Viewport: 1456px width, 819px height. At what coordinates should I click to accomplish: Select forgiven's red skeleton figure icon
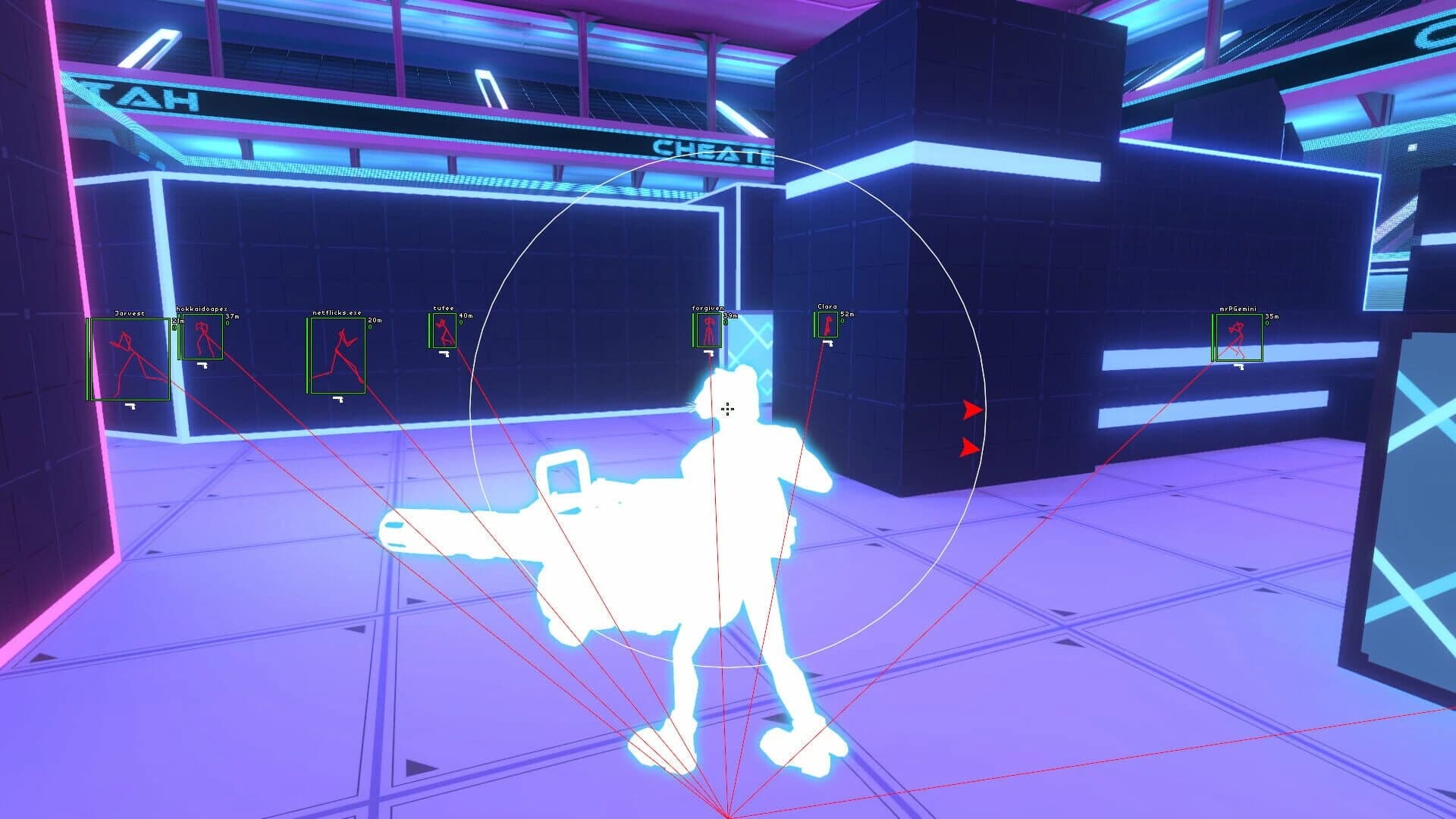point(709,330)
